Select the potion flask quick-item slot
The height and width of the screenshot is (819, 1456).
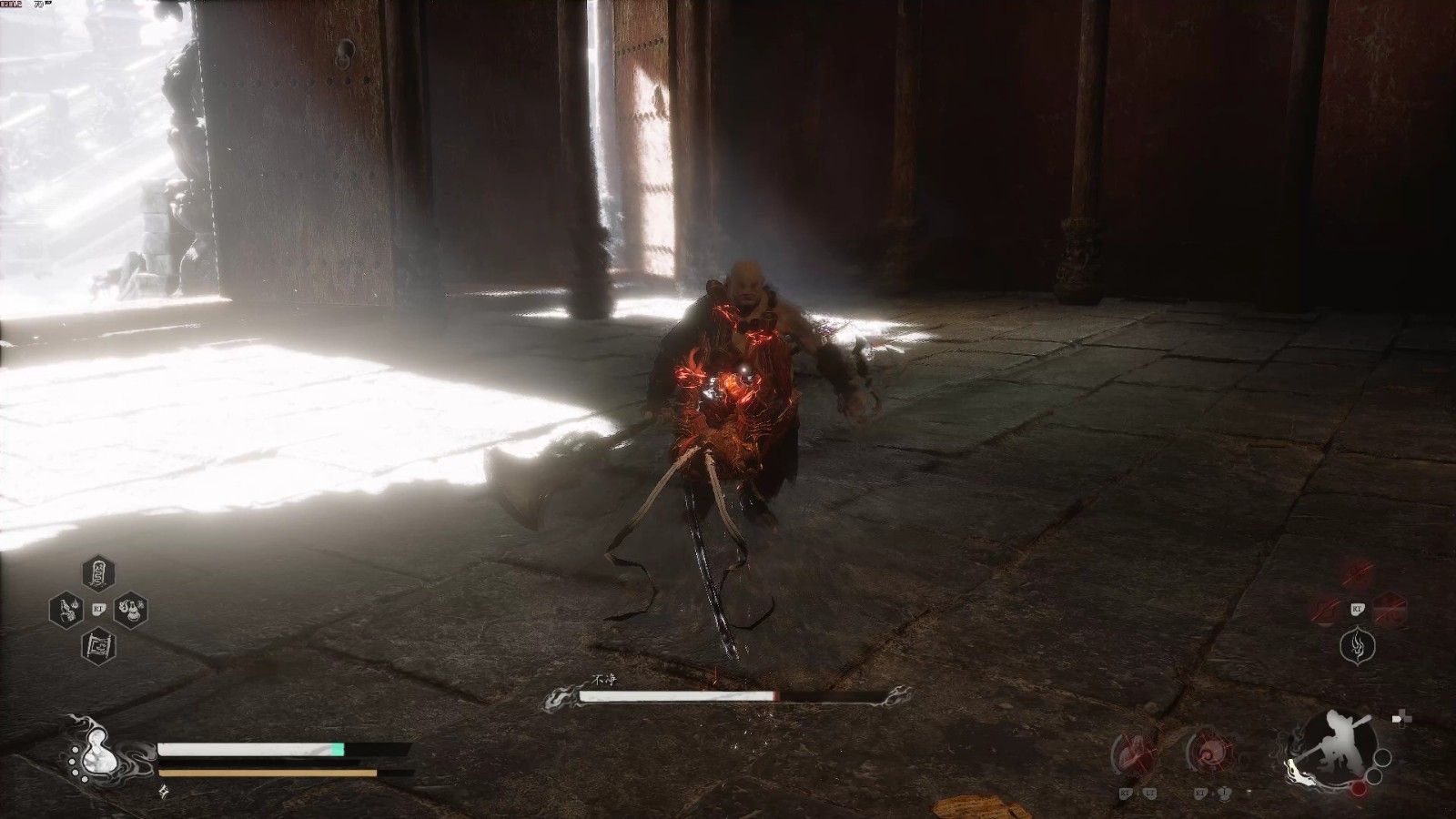pyautogui.click(x=130, y=609)
